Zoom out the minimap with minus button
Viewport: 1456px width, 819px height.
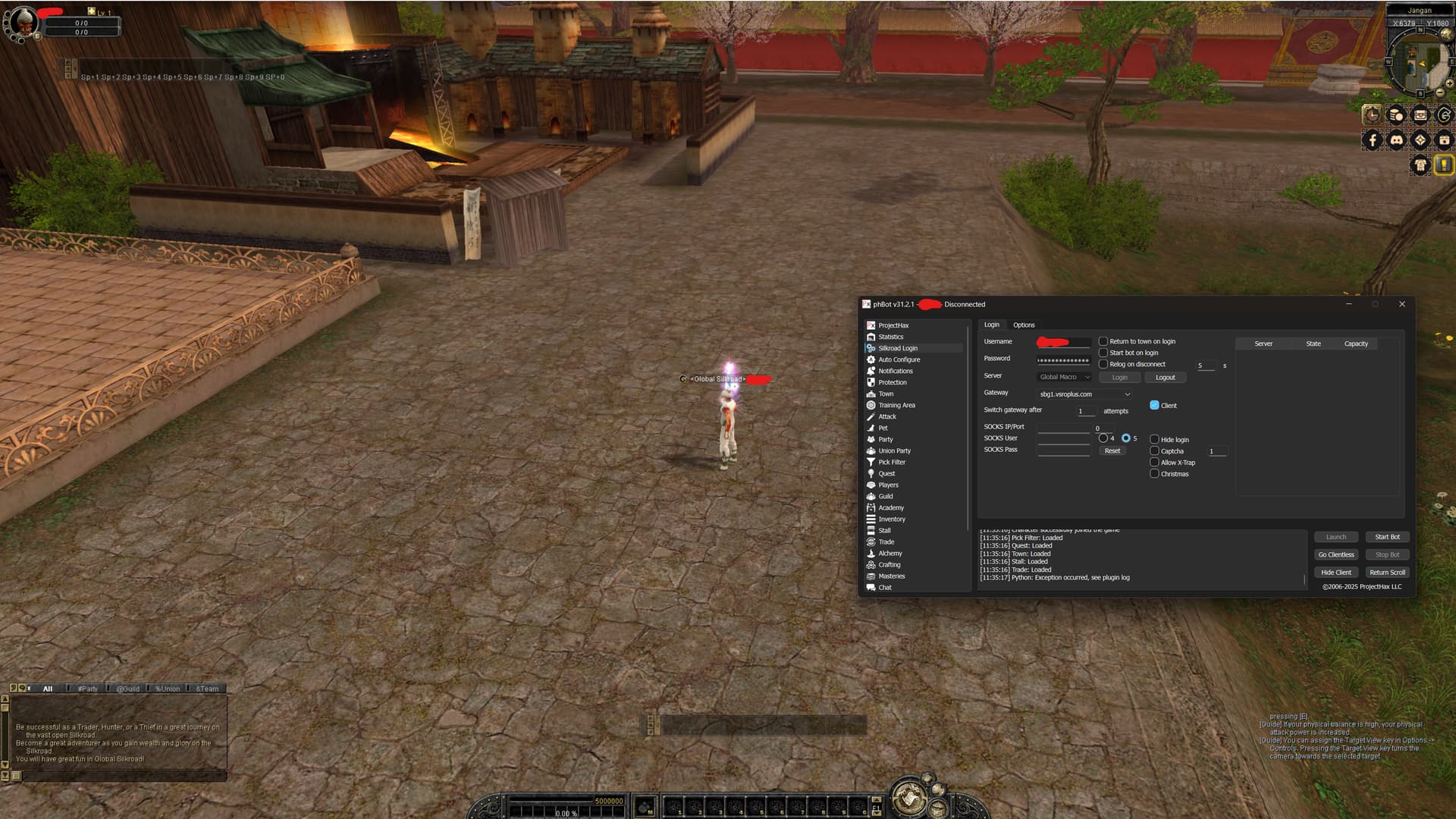[x=1440, y=93]
